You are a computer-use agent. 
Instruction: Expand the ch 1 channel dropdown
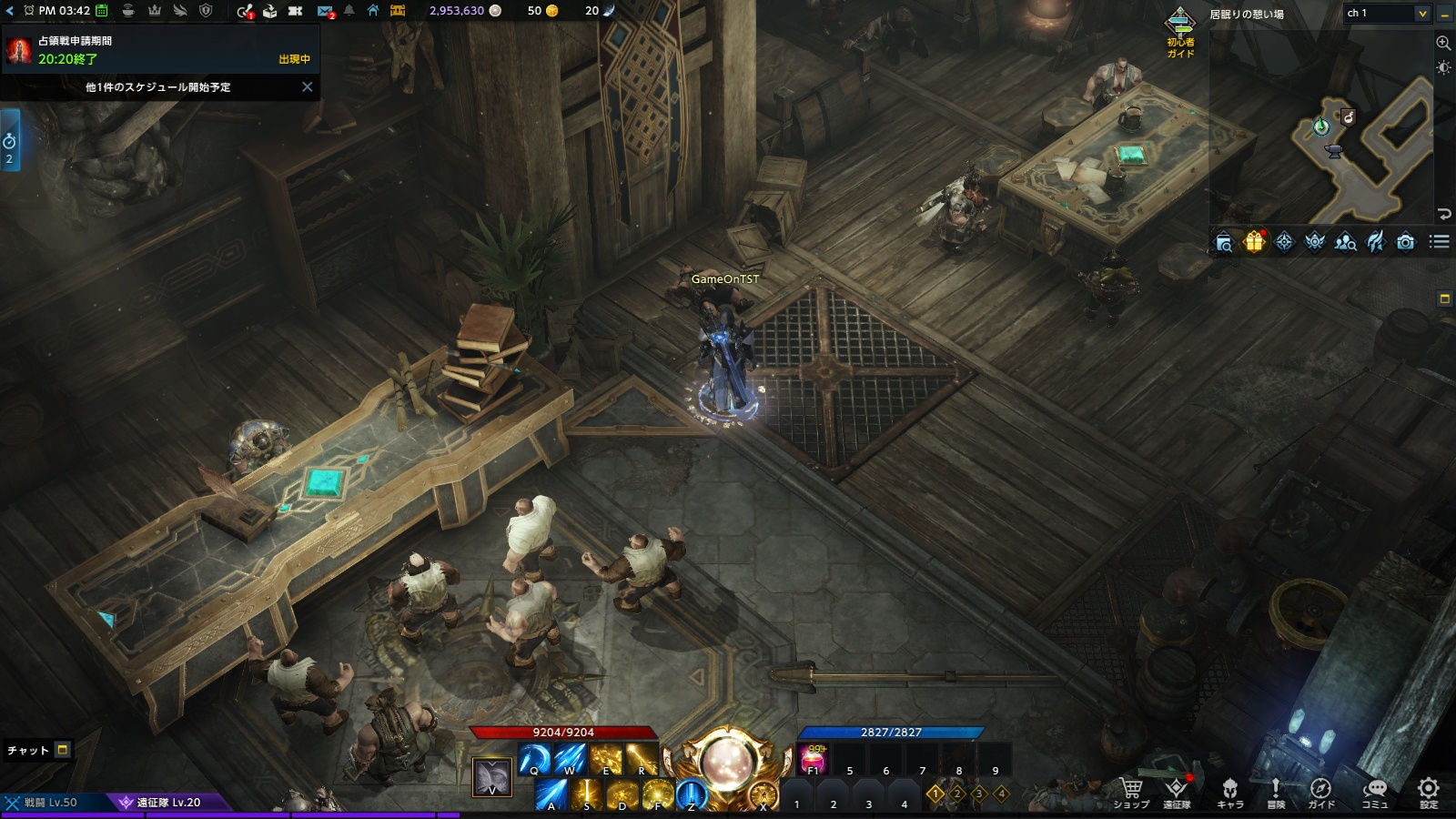1421,14
